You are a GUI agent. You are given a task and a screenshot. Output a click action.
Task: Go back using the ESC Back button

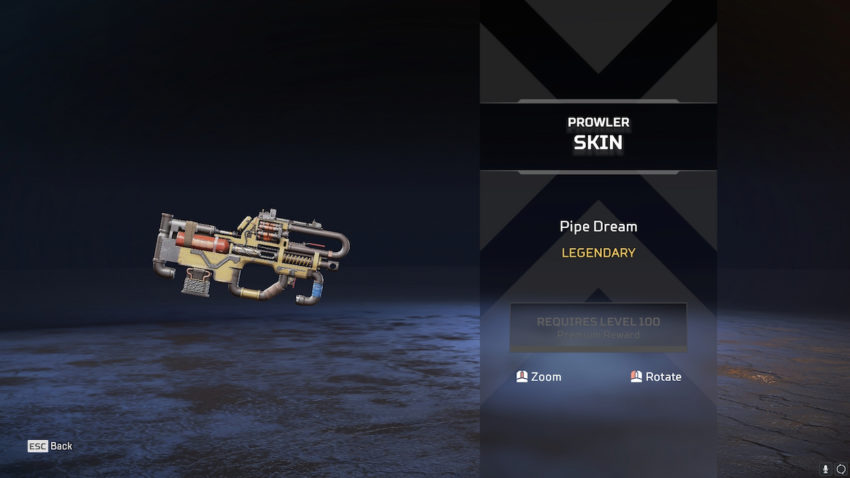50,446
